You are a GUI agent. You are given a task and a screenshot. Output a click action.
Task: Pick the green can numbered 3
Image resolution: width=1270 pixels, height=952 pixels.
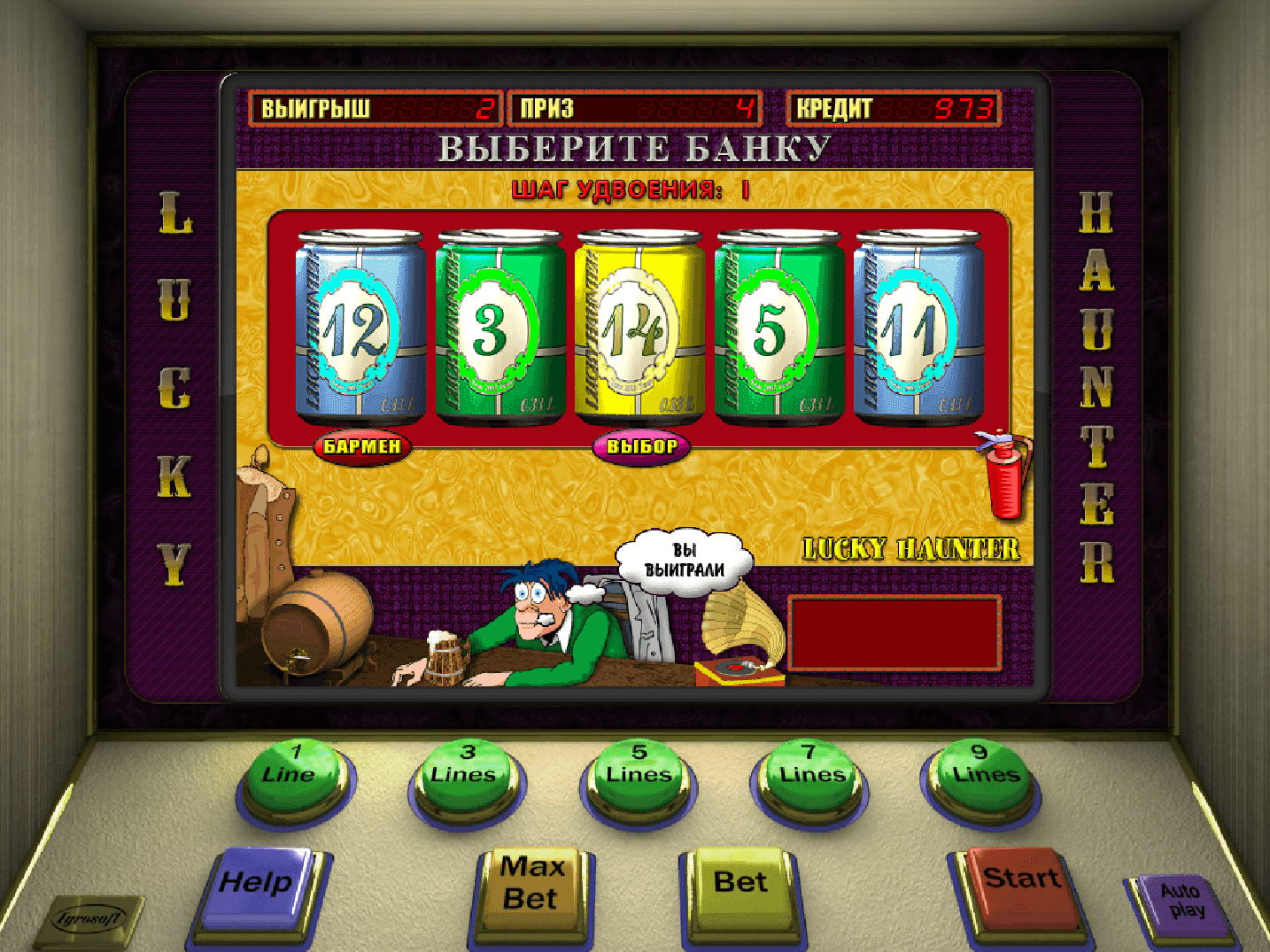click(499, 328)
